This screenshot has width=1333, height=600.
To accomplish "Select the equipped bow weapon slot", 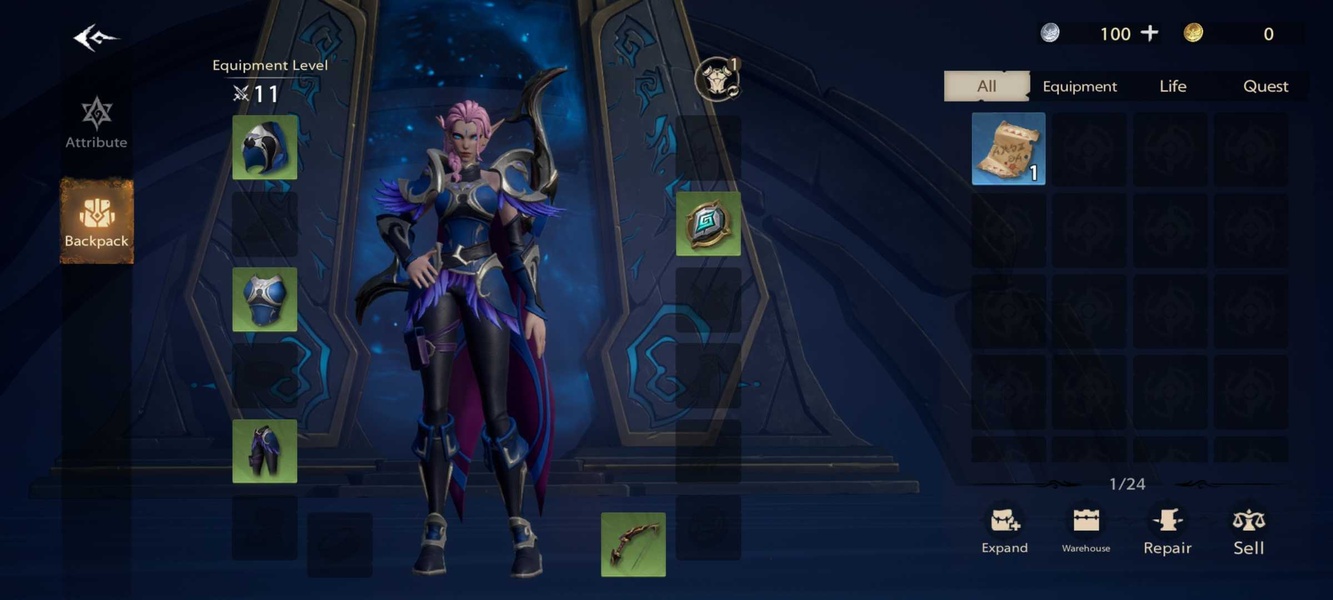I will (633, 545).
